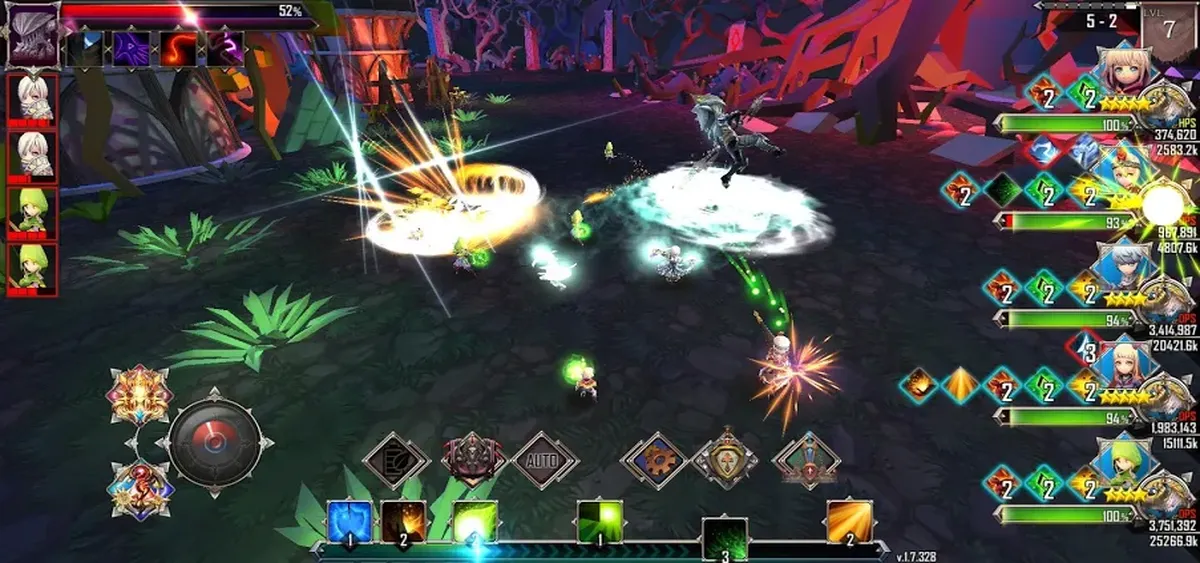
Task: Select the red swirl boss skill icon
Action: [179, 48]
